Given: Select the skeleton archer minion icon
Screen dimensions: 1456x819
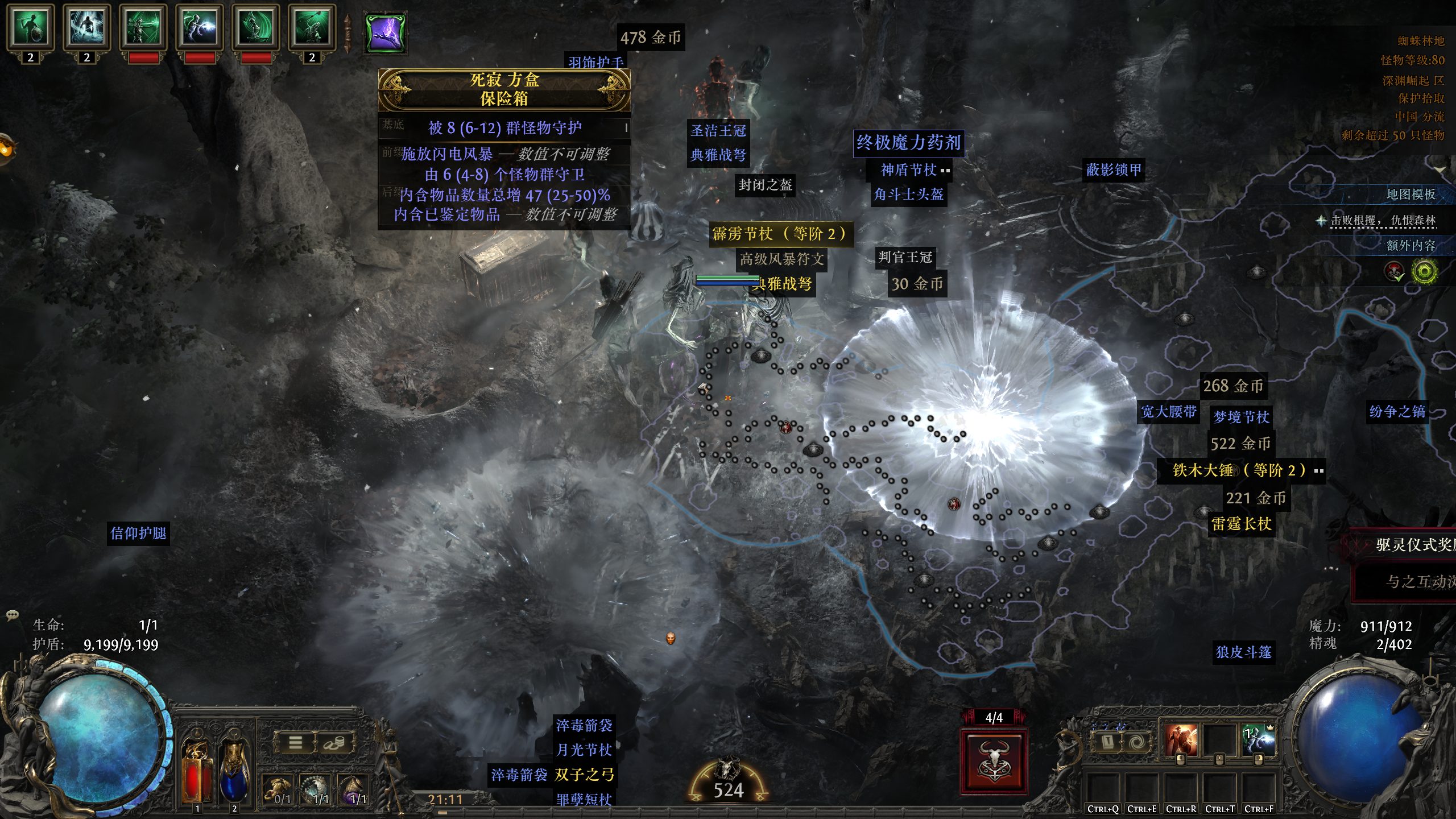Looking at the screenshot, I should coord(143,27).
